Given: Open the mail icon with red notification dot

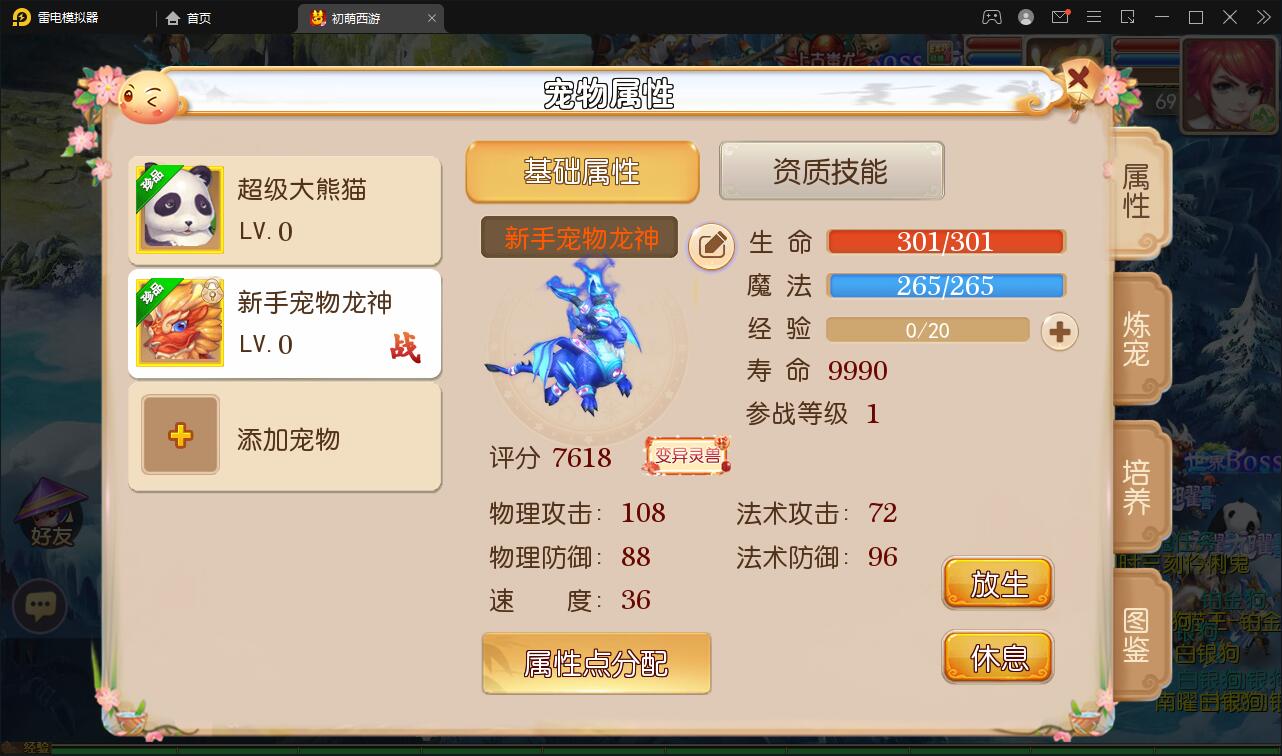Looking at the screenshot, I should 1060,17.
